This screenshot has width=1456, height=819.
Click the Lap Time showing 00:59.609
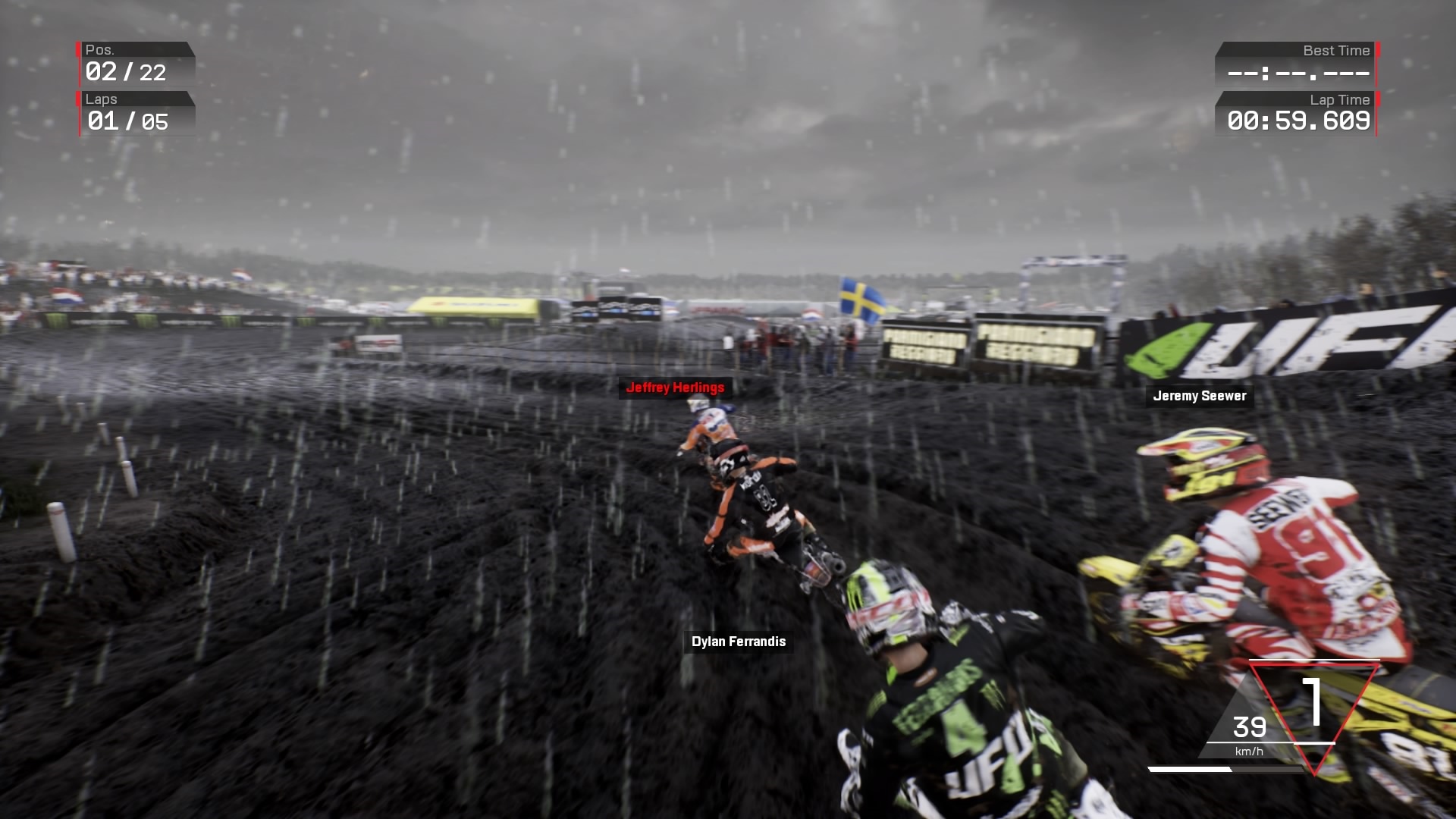point(1299,119)
